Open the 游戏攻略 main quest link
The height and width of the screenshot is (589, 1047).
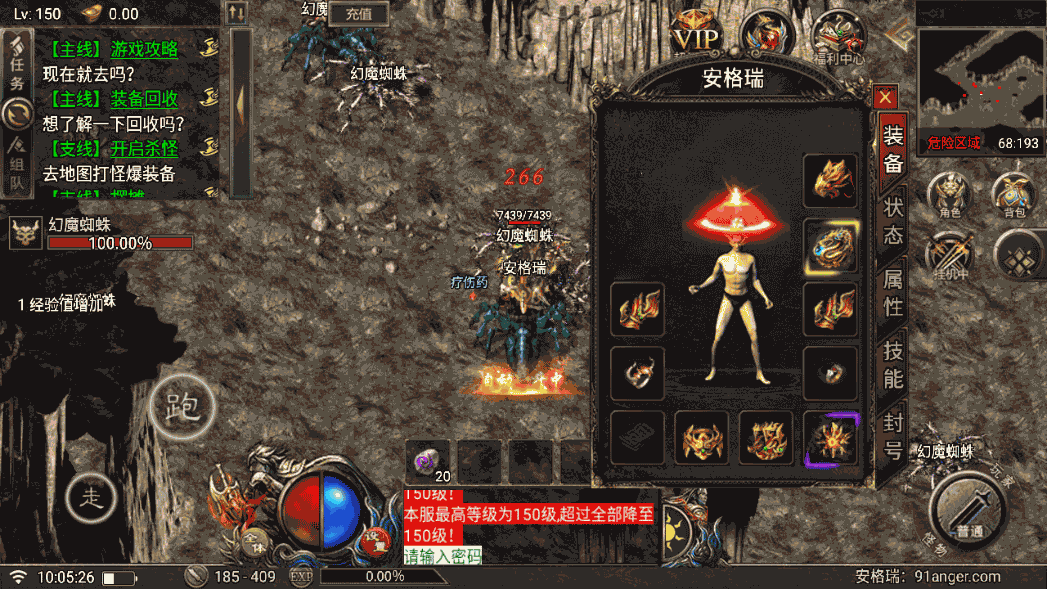point(144,48)
